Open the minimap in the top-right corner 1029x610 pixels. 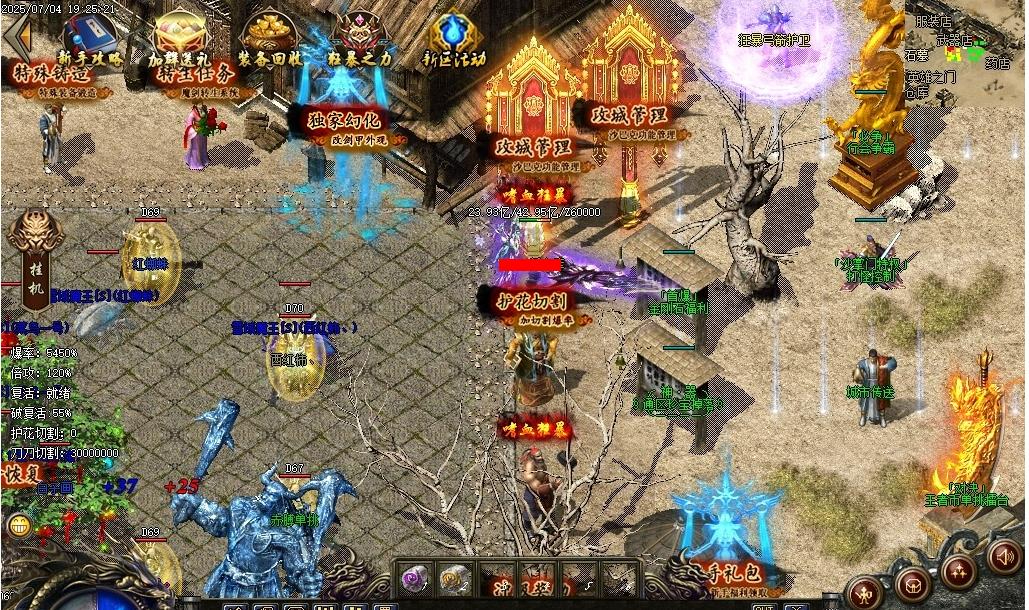point(967,52)
